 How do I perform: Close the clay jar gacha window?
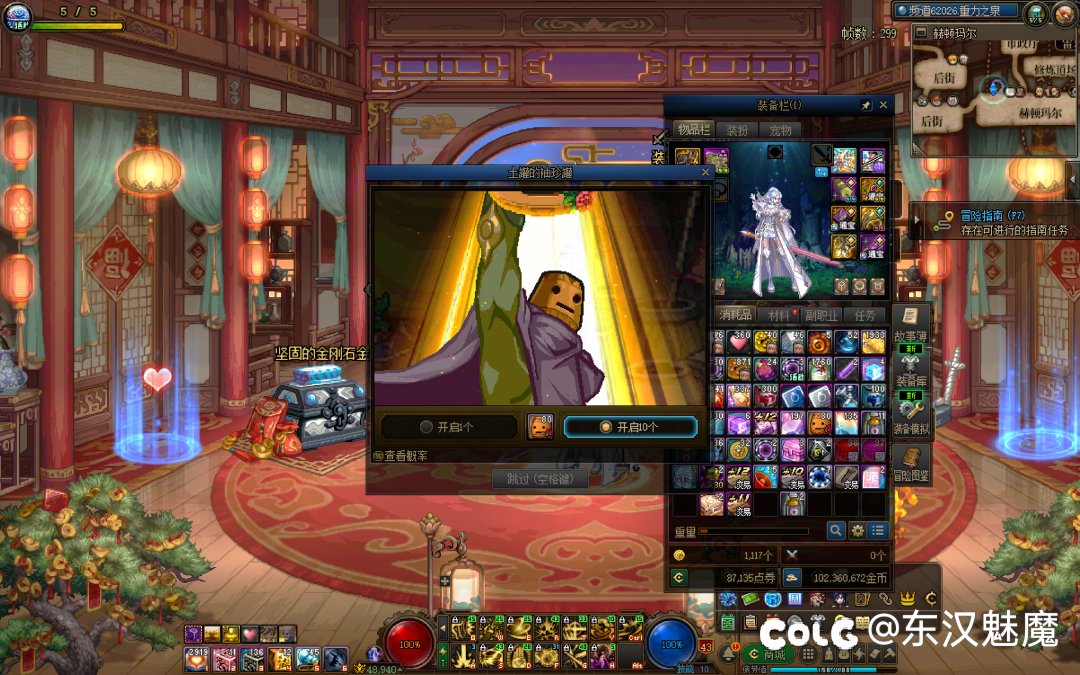[705, 172]
